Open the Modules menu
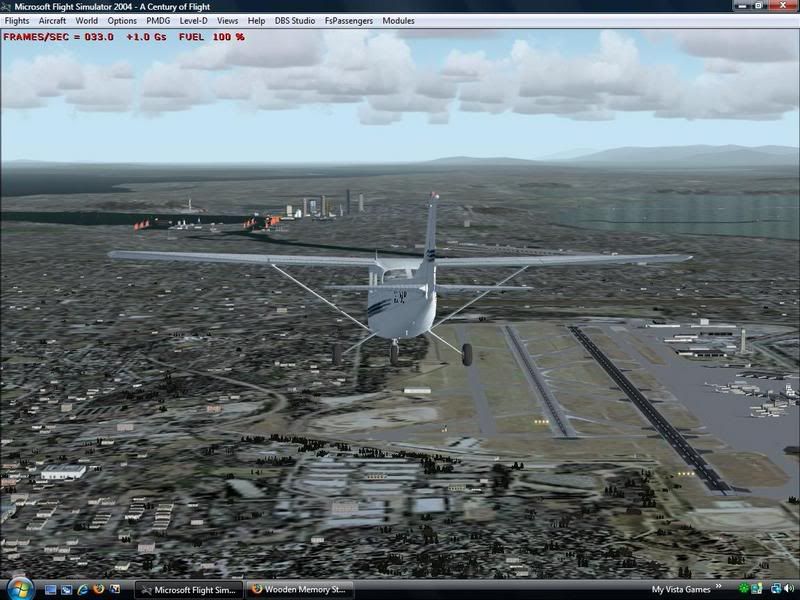 [398, 20]
